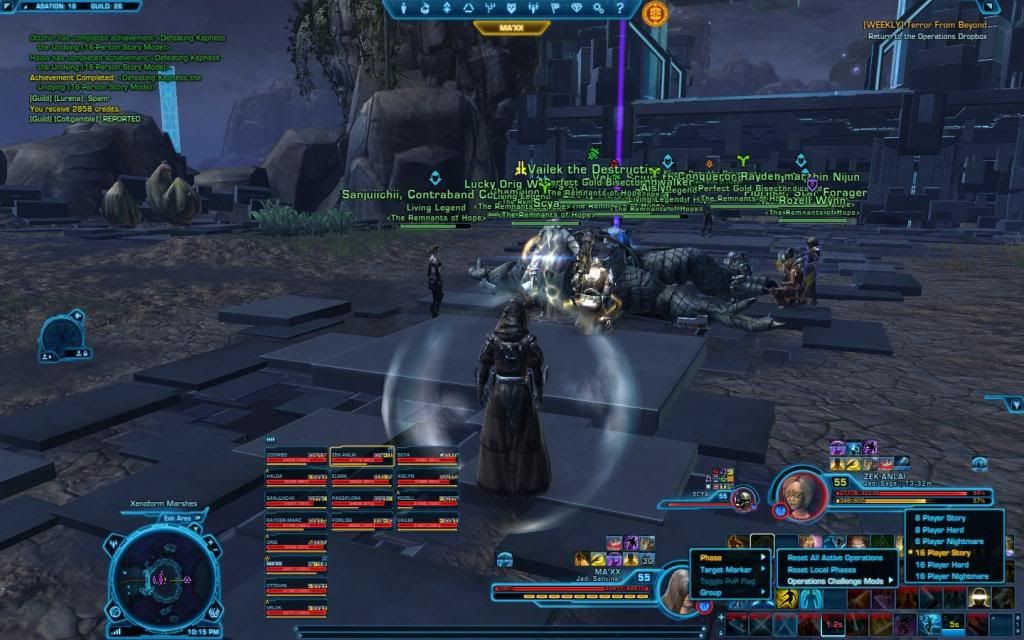
Task: Open the Group submenu
Action: pyautogui.click(x=711, y=592)
